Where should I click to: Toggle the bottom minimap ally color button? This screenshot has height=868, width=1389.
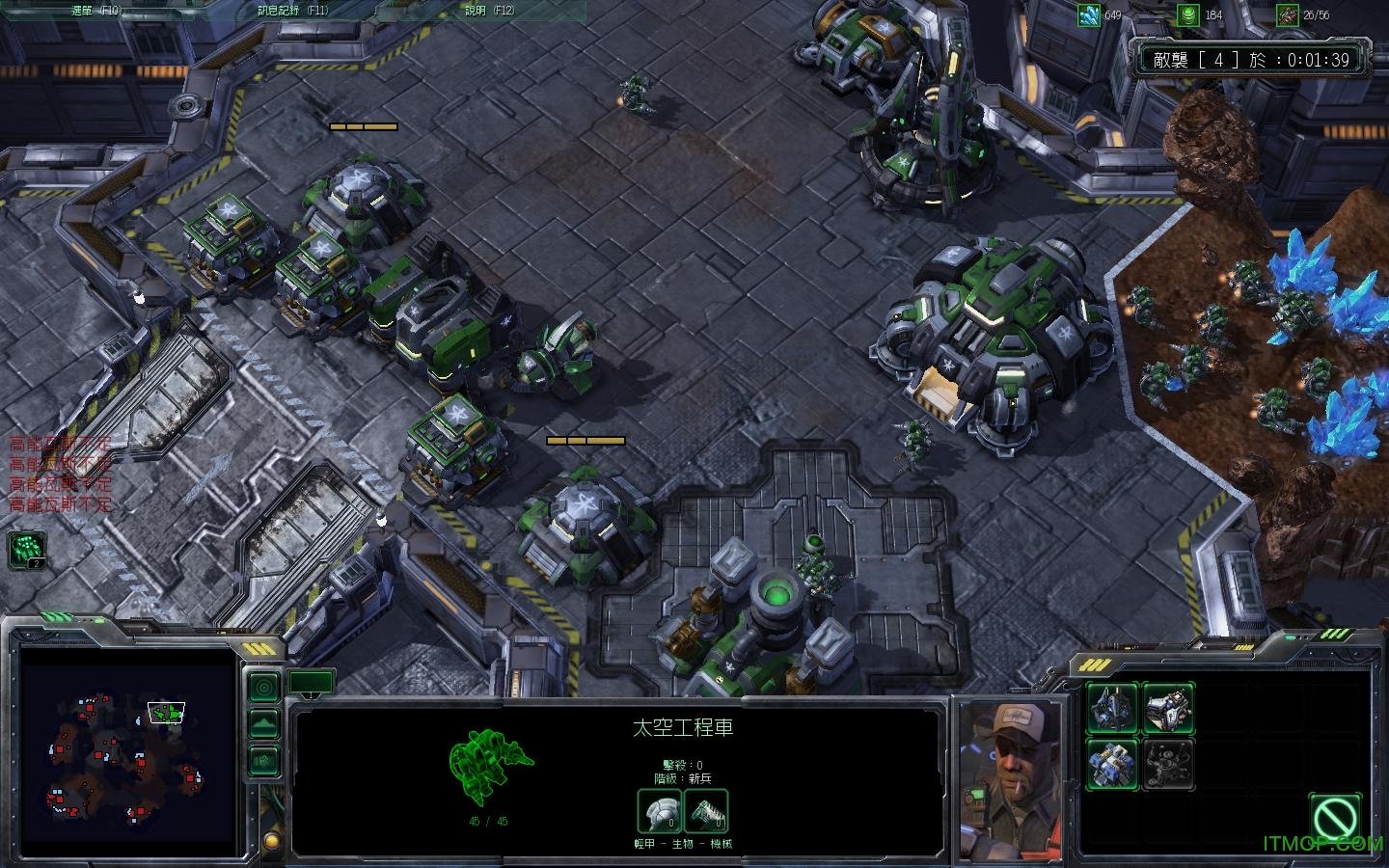point(263,759)
